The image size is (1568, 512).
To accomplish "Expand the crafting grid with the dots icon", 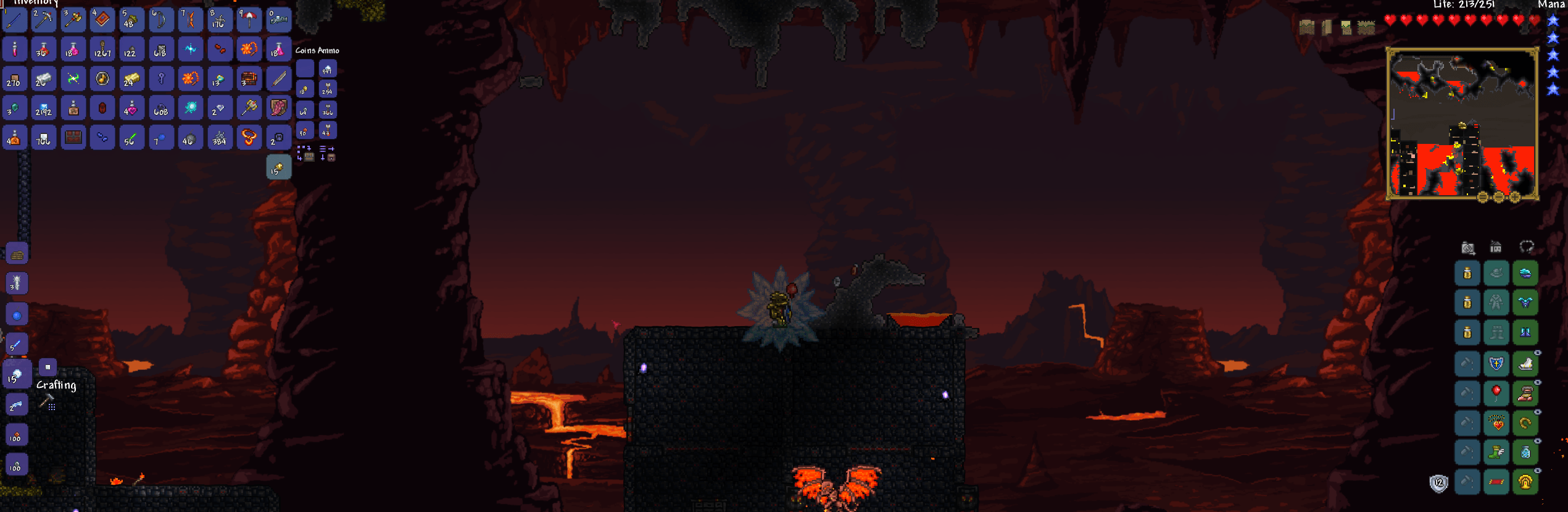I will pos(52,407).
